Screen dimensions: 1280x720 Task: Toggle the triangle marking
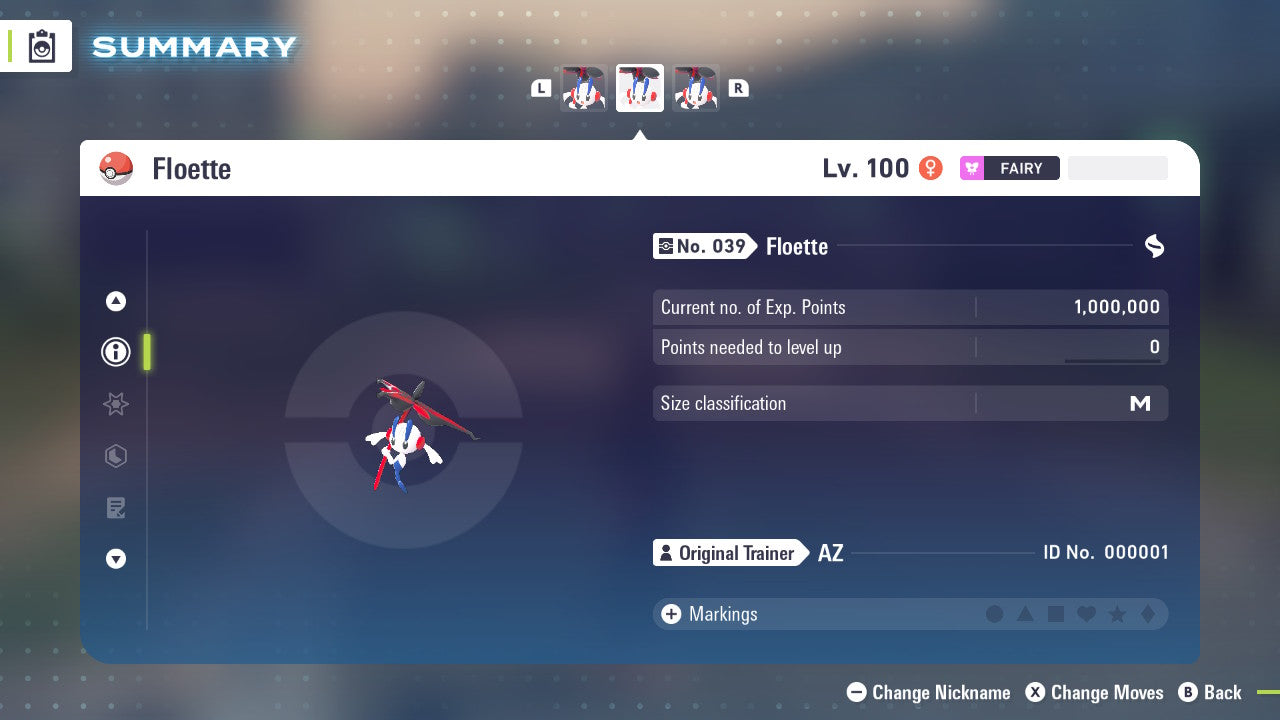[1025, 614]
